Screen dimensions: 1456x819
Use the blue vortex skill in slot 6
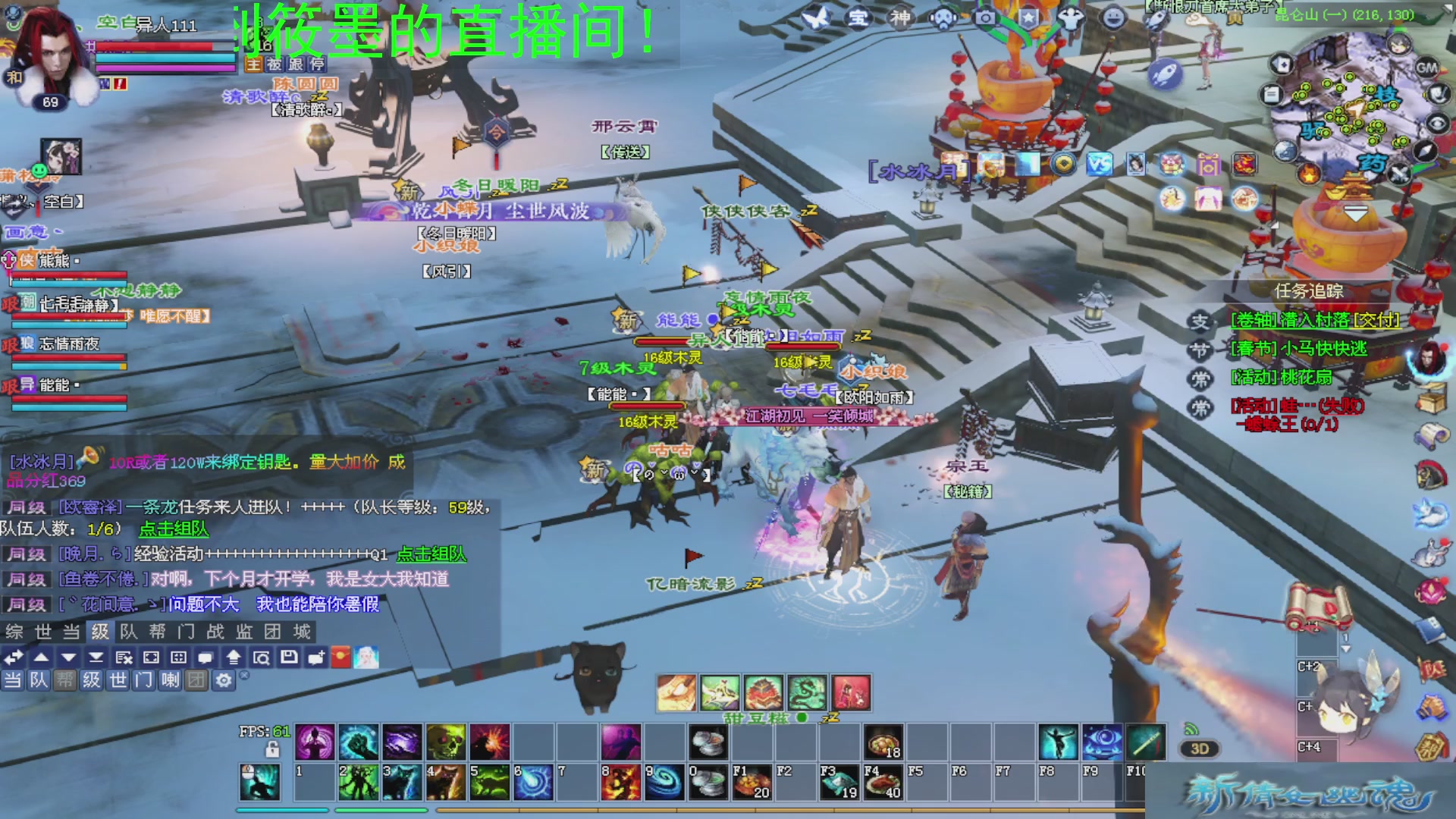534,783
